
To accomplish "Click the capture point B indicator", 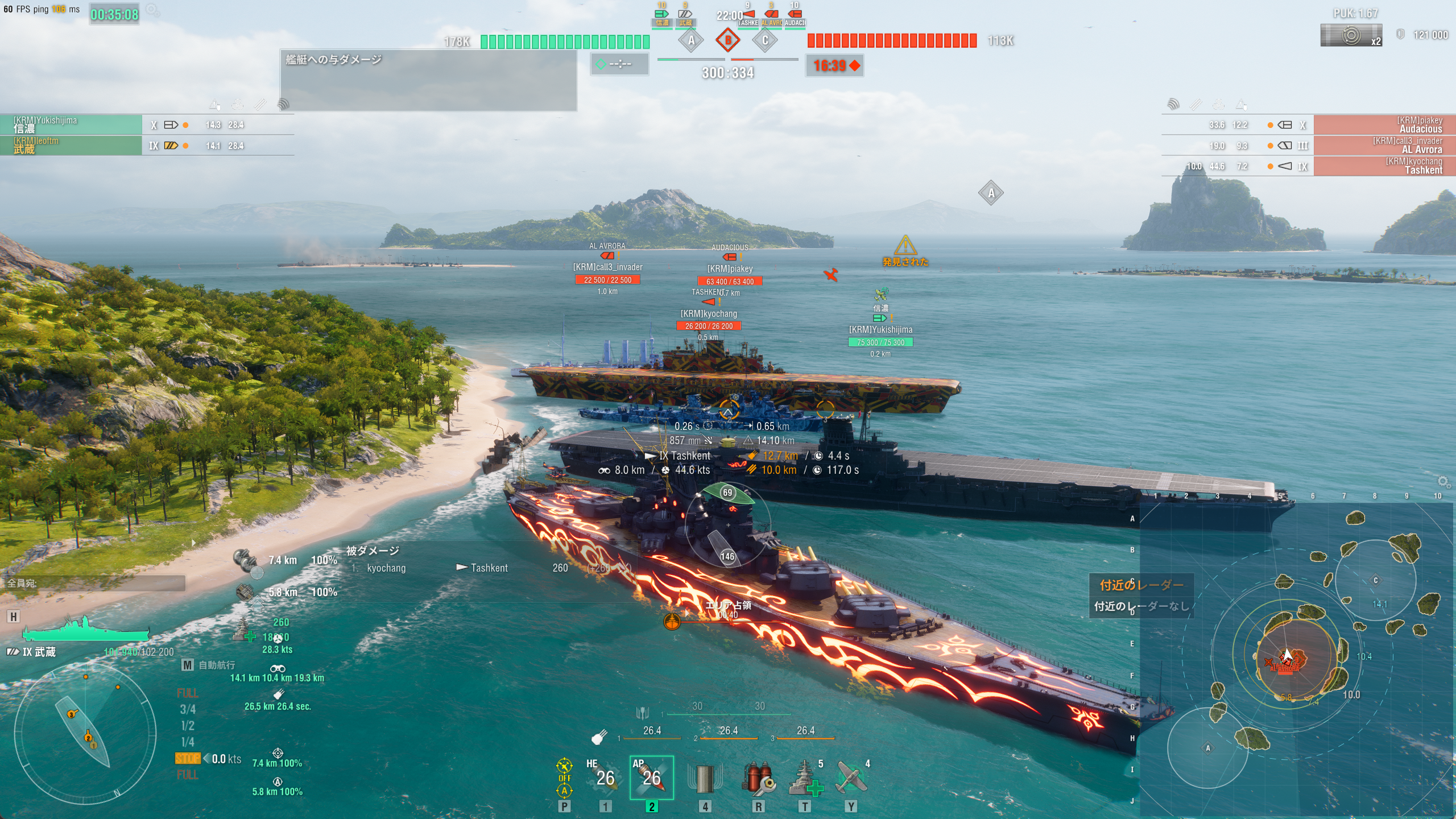I will 727,40.
